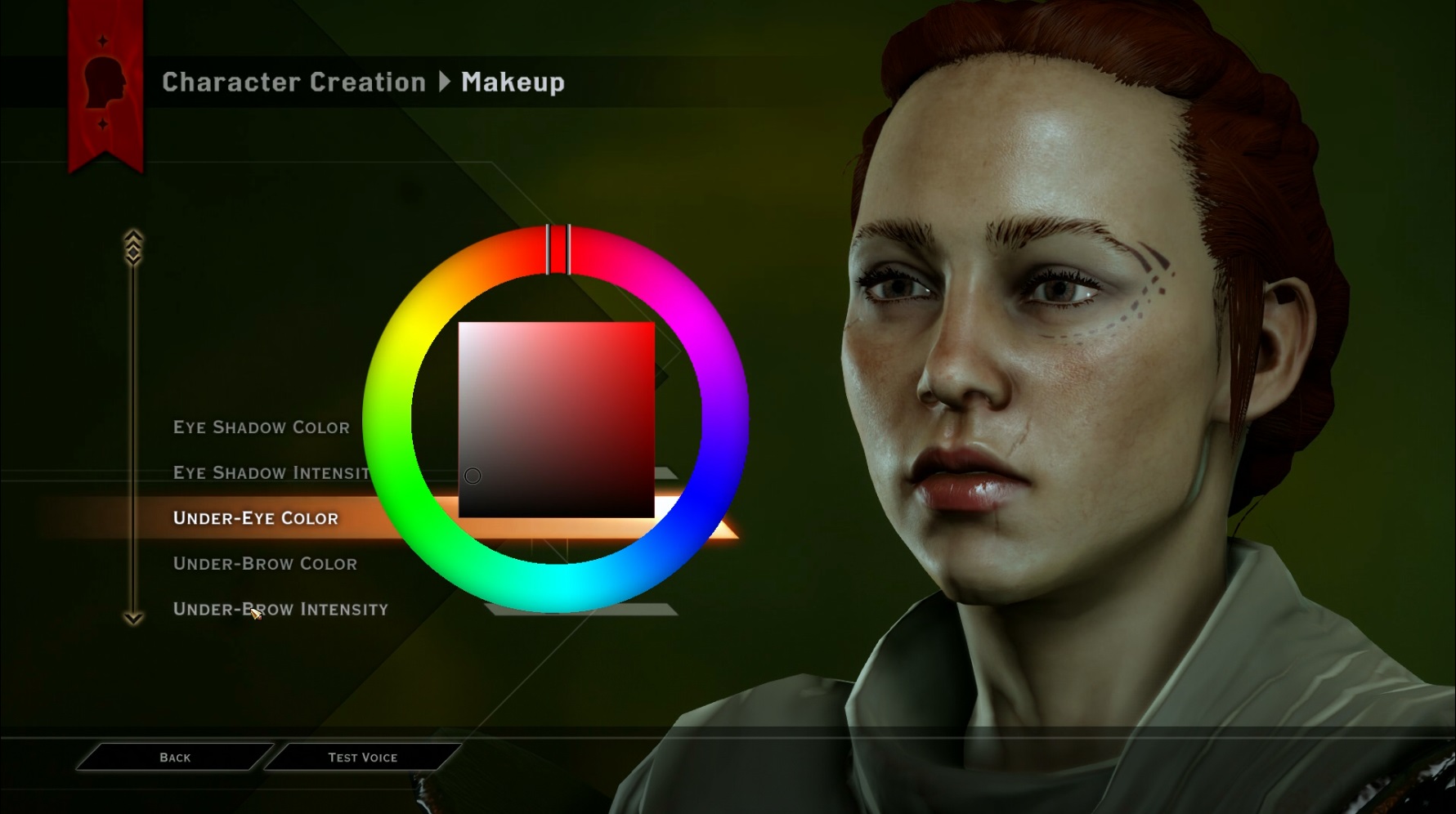Select Eye Shadow Color option

click(261, 427)
